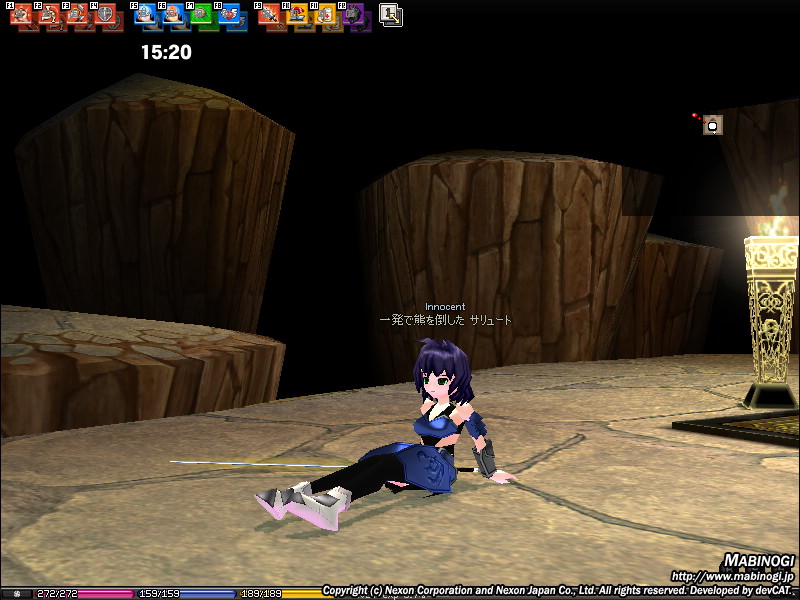Select the F12 purple skill hotkey icon
Viewport: 800px width, 600px height.
pos(354,16)
